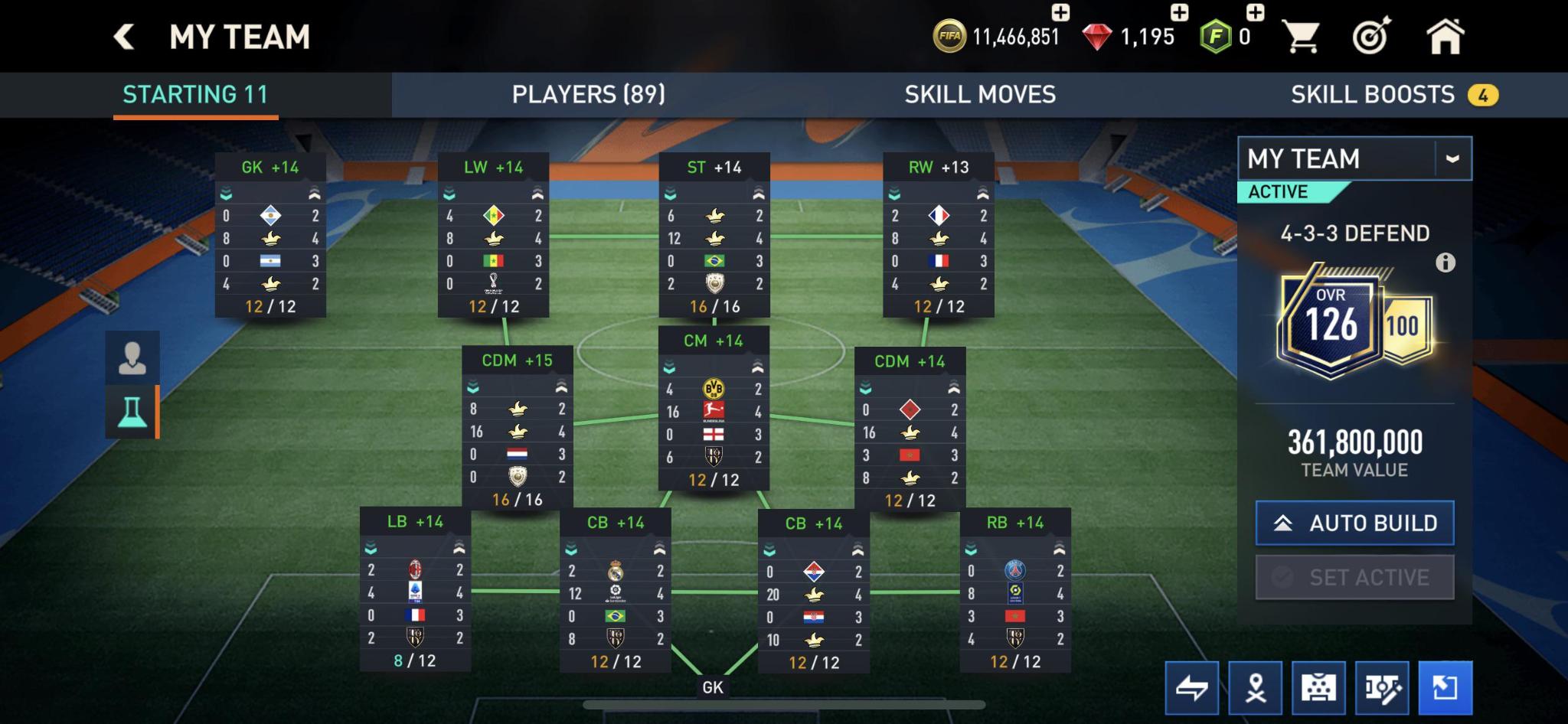Open the shopping cart store
Image resolution: width=1568 pixels, height=724 pixels.
pos(1300,37)
